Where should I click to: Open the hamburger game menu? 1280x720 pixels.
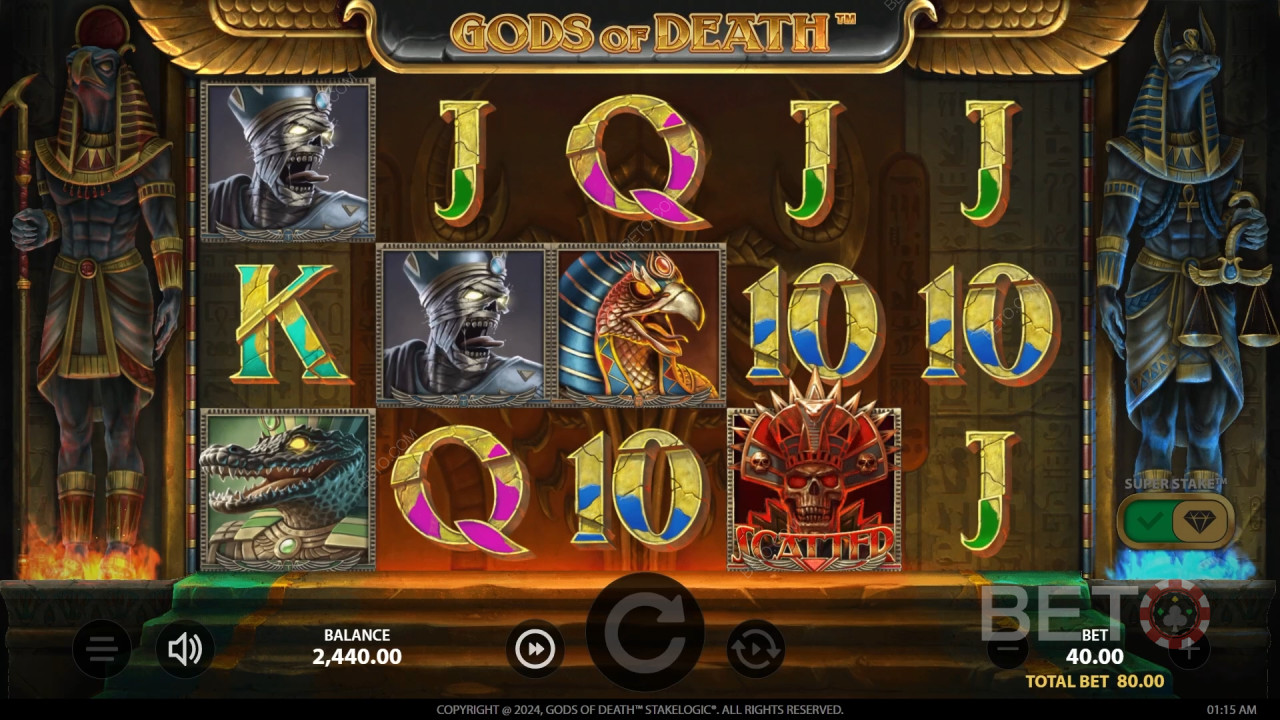(102, 650)
